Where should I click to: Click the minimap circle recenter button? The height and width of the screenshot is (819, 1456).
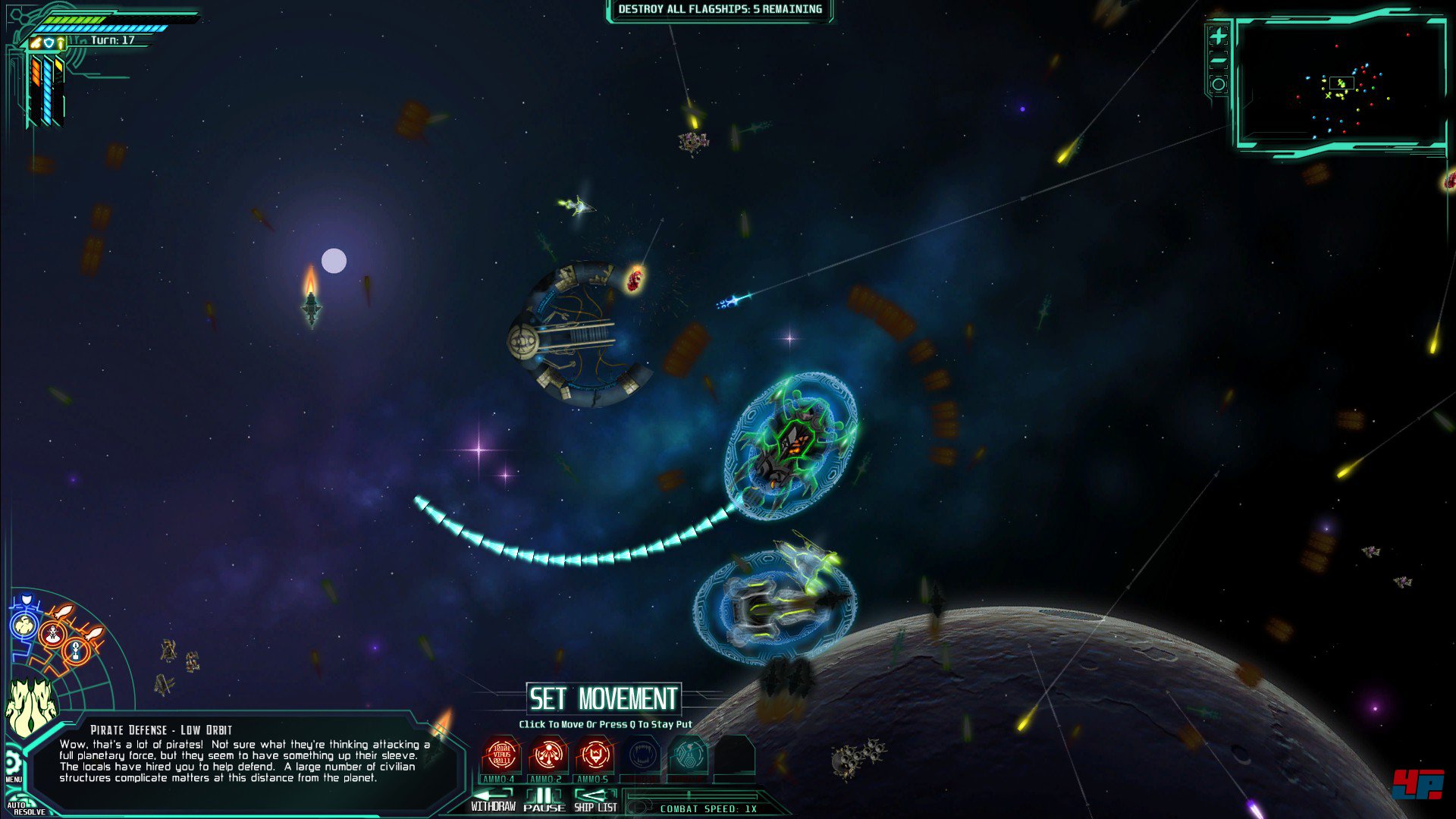point(1218,84)
